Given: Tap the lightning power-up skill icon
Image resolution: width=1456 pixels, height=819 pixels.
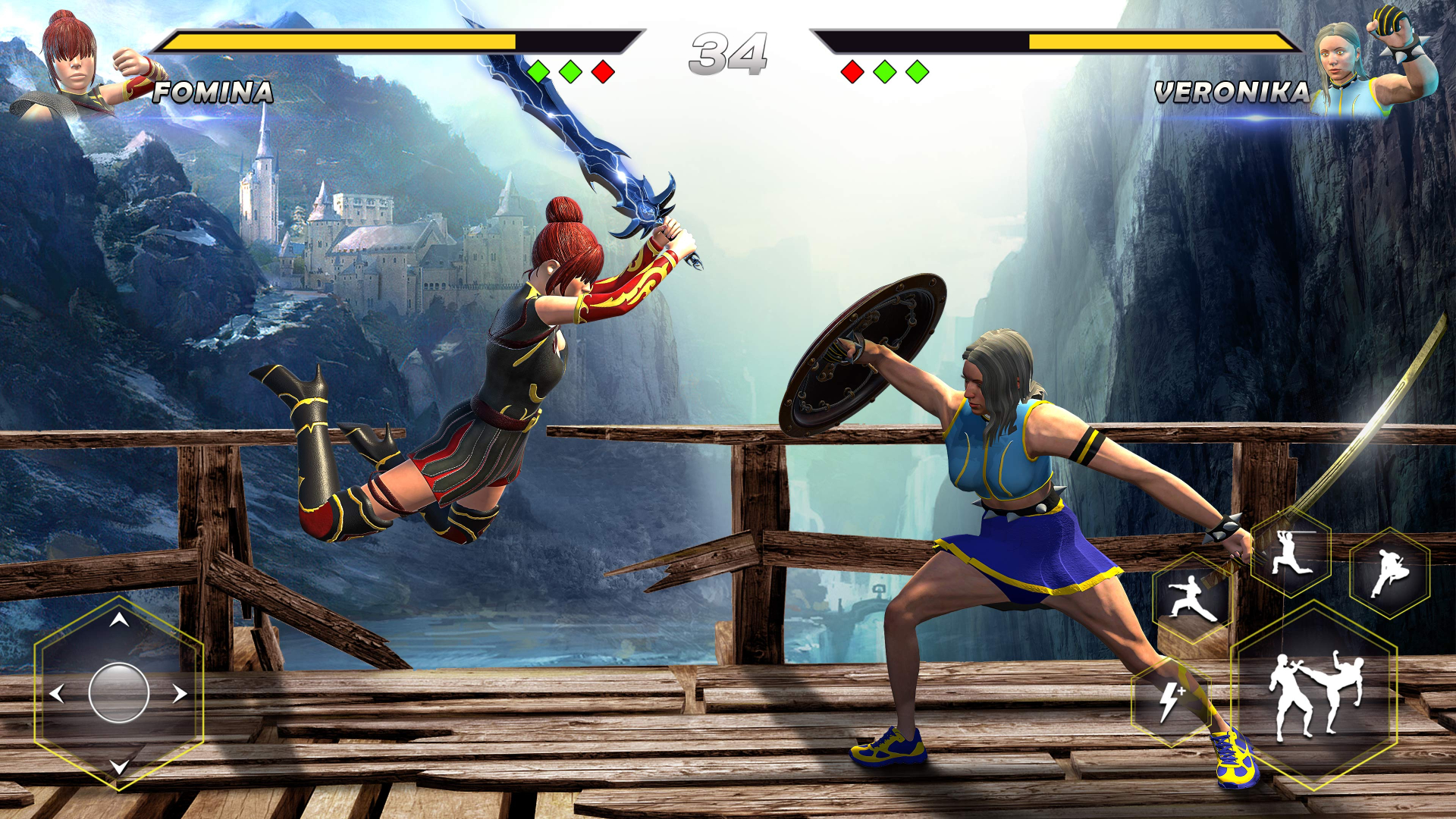Looking at the screenshot, I should (x=1172, y=701).
